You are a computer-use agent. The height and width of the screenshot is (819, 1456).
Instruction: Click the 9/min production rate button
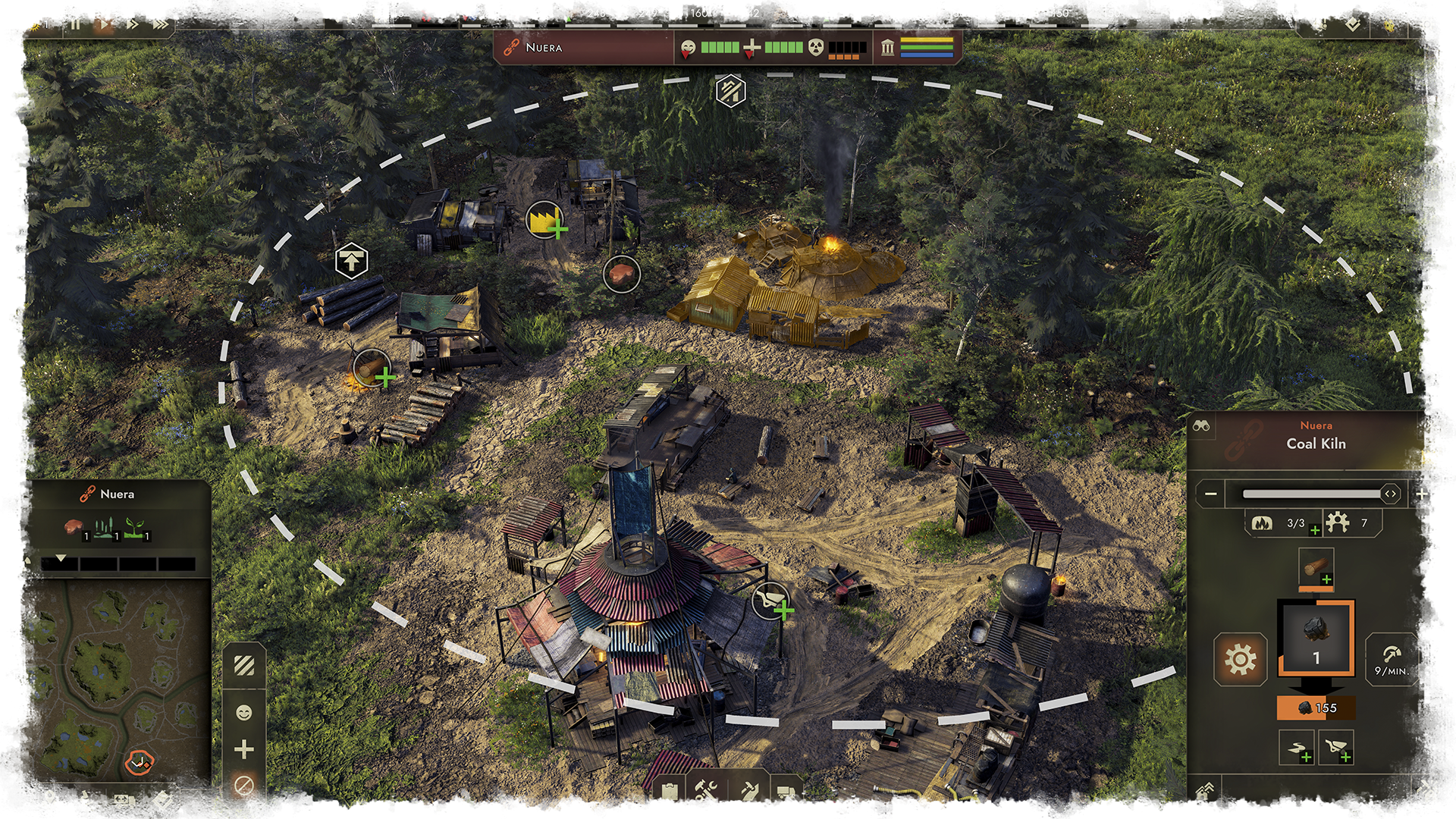[x=1392, y=660]
